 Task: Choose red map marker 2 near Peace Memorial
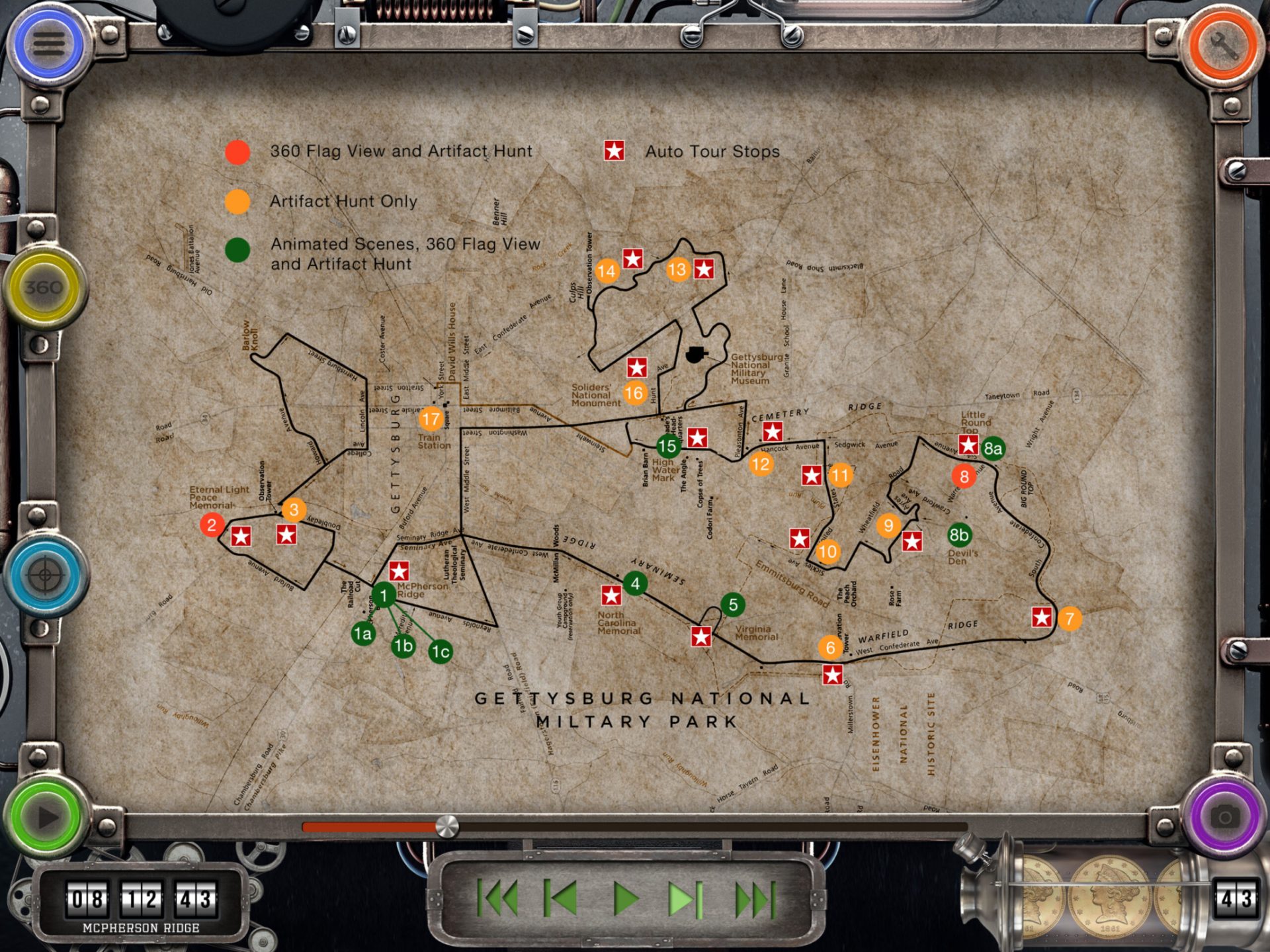(x=212, y=525)
